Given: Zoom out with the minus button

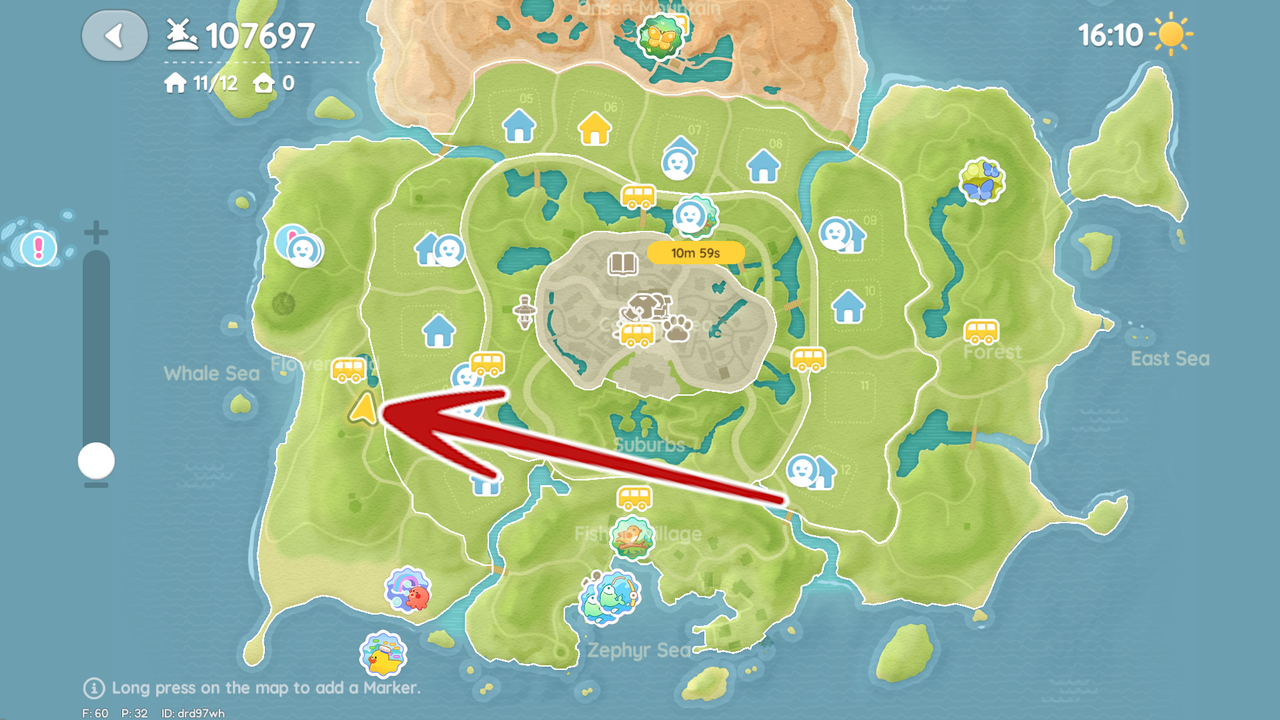Looking at the screenshot, I should (96, 486).
